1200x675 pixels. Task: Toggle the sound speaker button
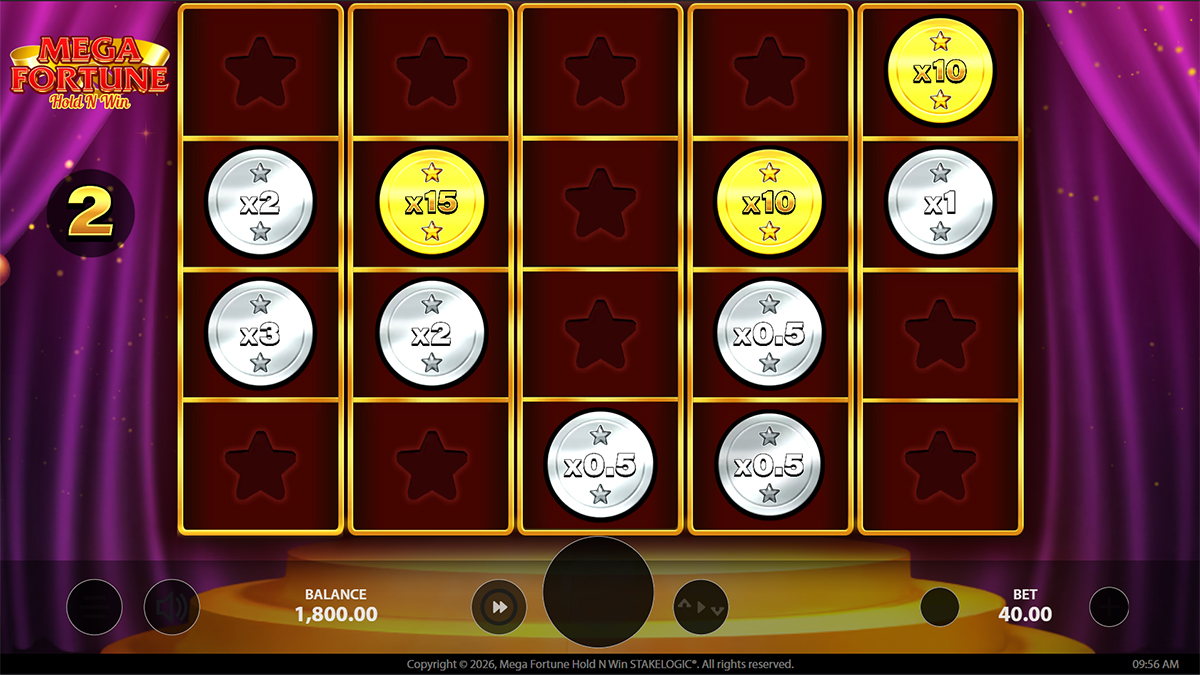(171, 606)
